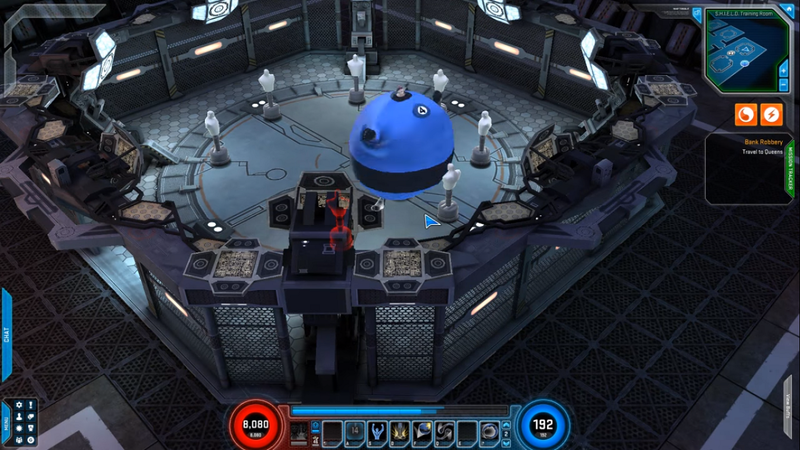Select the Bank Robbery mission entry
The height and width of the screenshot is (450, 800).
[x=762, y=142]
